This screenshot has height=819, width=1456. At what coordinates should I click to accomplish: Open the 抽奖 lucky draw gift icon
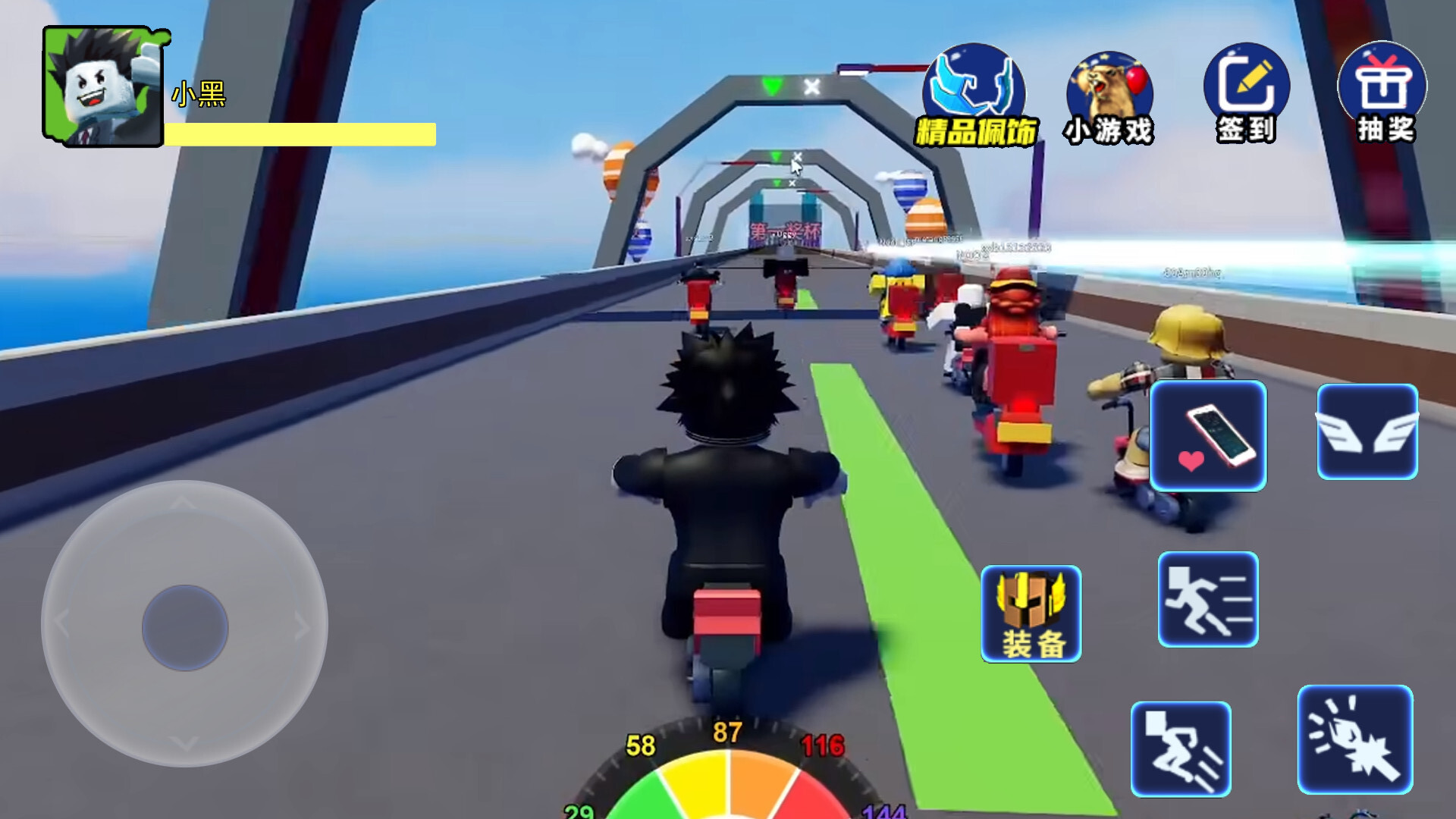pyautogui.click(x=1382, y=94)
